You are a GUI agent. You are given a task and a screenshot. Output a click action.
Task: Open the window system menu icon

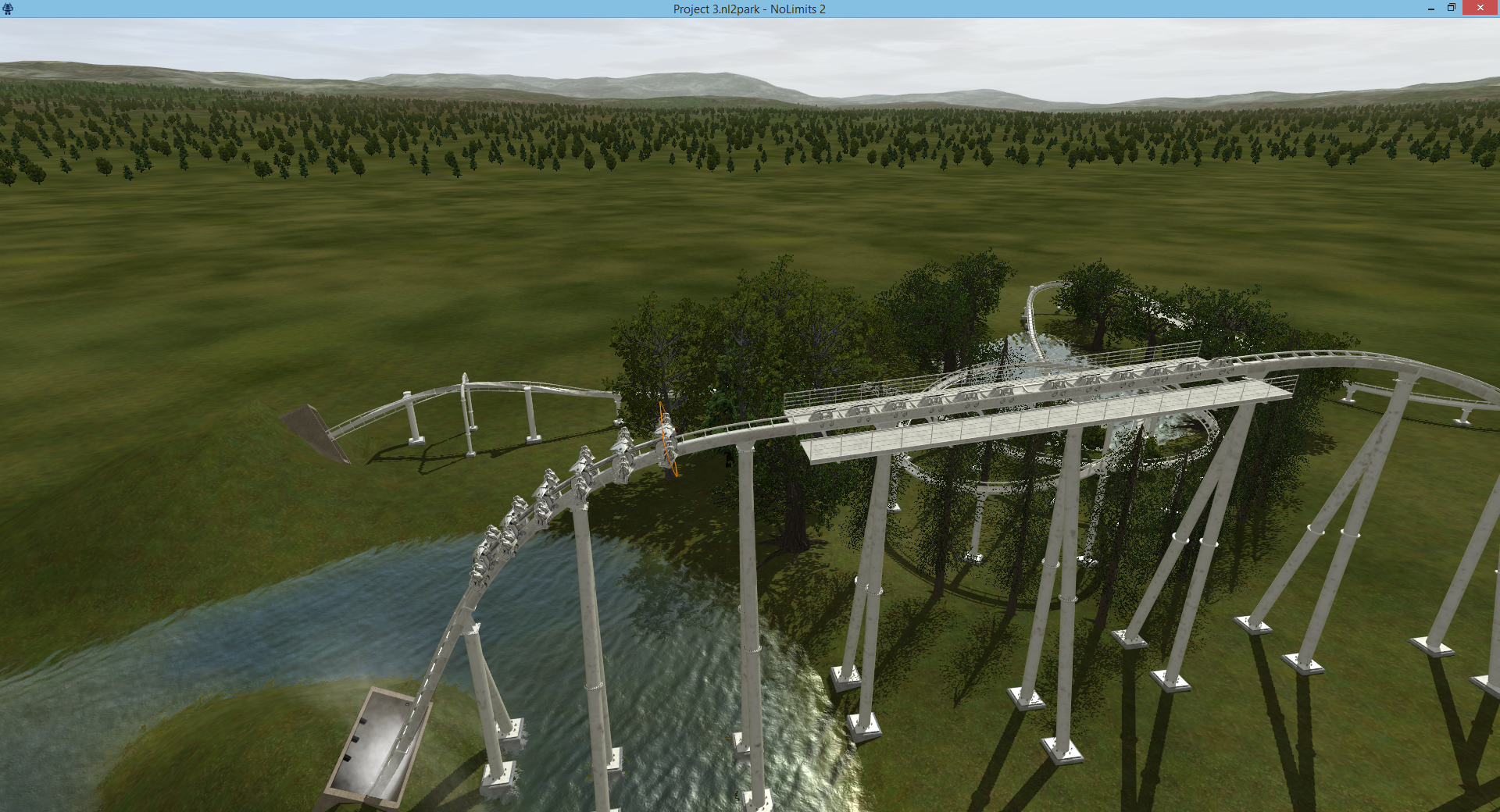(8, 9)
